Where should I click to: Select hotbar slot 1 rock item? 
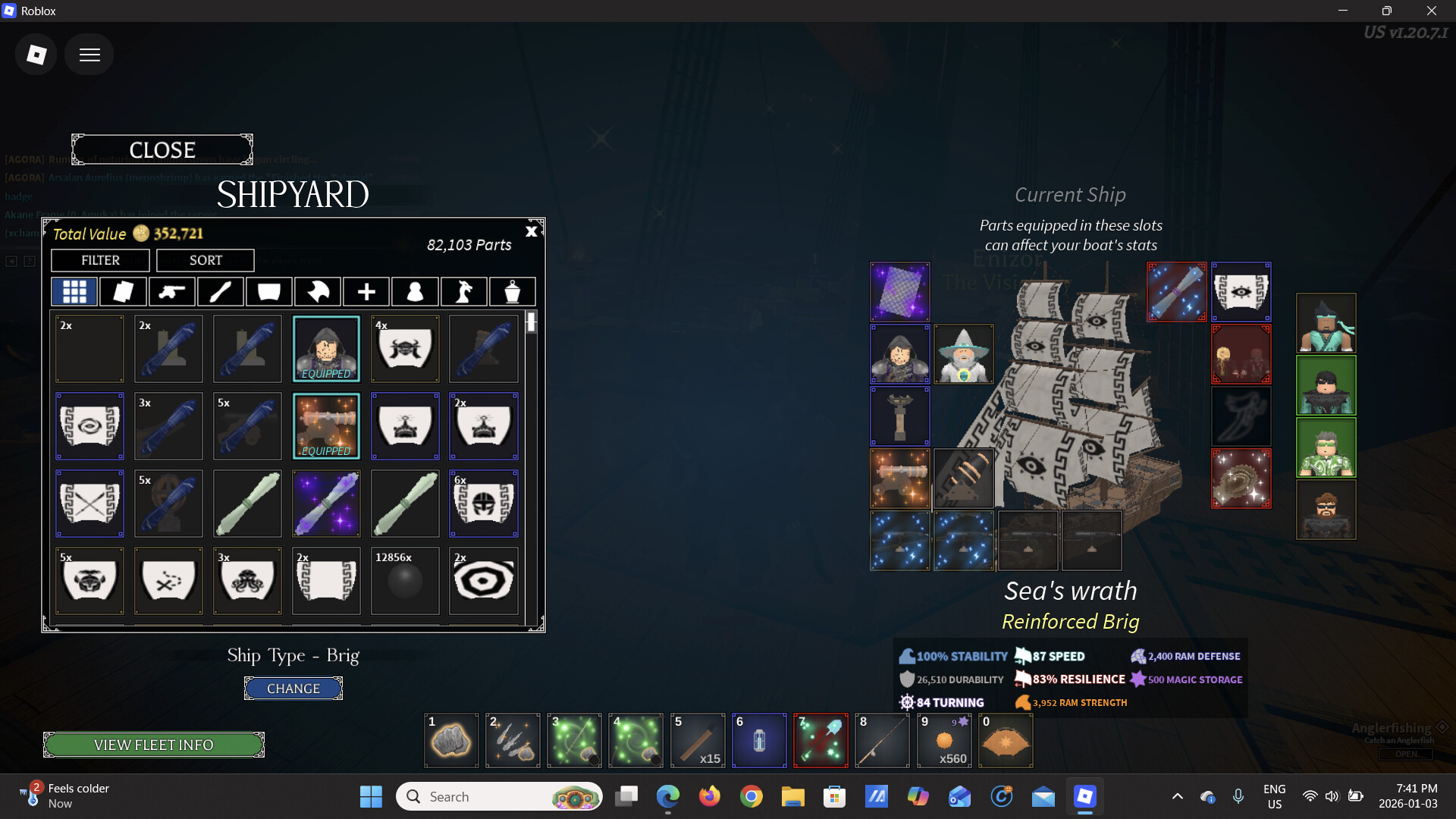[x=451, y=741]
